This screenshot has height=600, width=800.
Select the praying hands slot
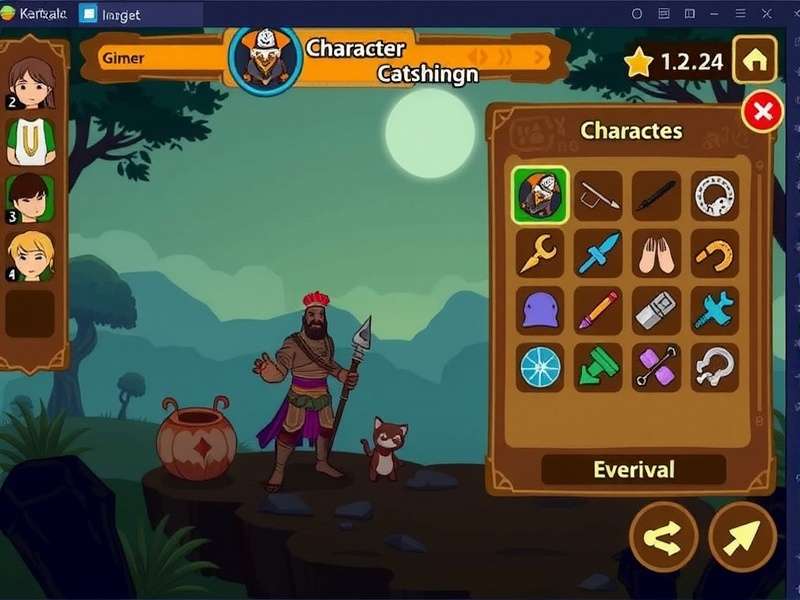point(656,253)
